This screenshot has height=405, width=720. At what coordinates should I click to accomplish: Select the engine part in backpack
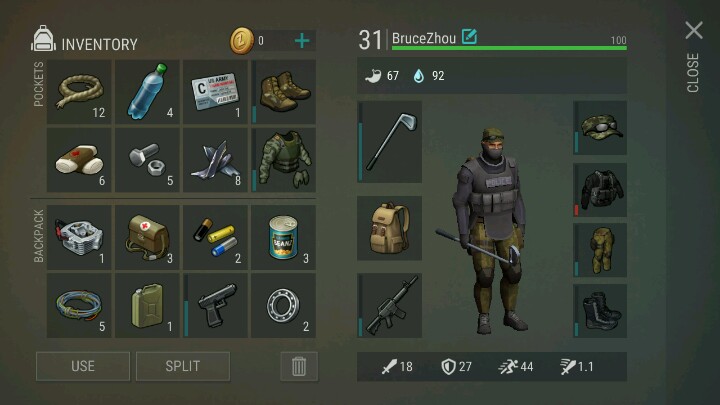pos(80,237)
